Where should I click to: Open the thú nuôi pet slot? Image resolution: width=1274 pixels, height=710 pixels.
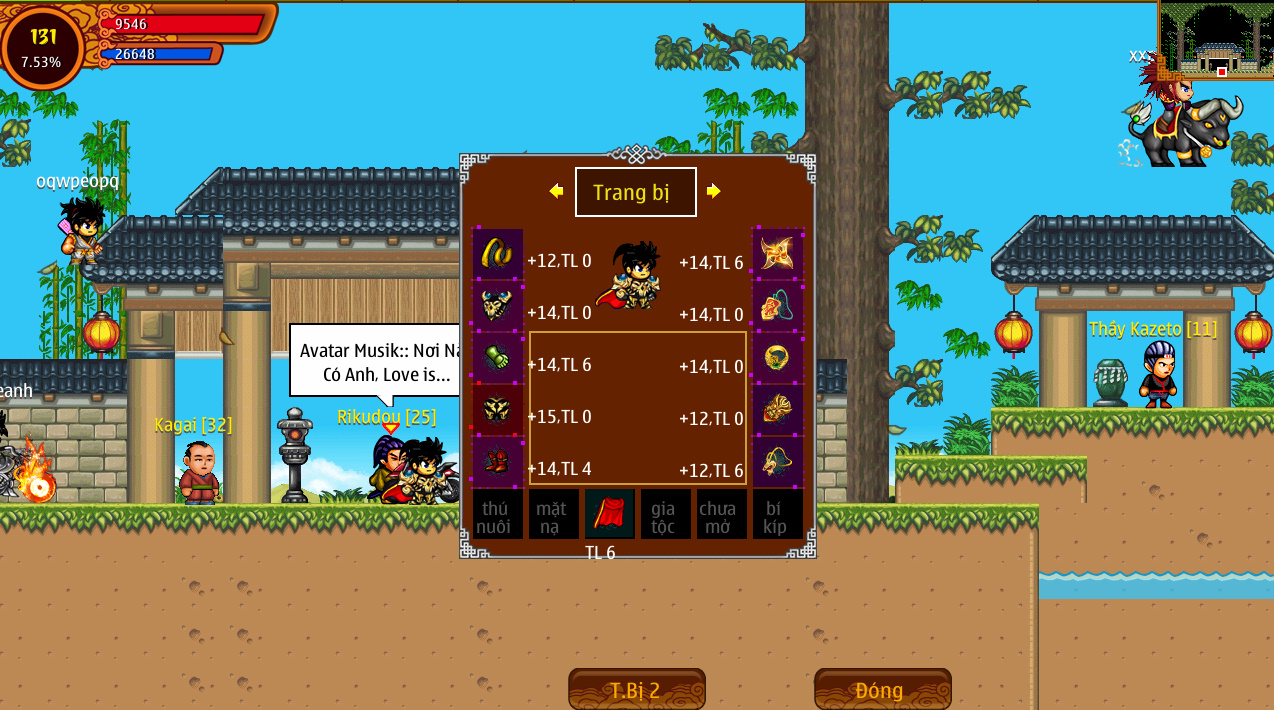[x=497, y=514]
